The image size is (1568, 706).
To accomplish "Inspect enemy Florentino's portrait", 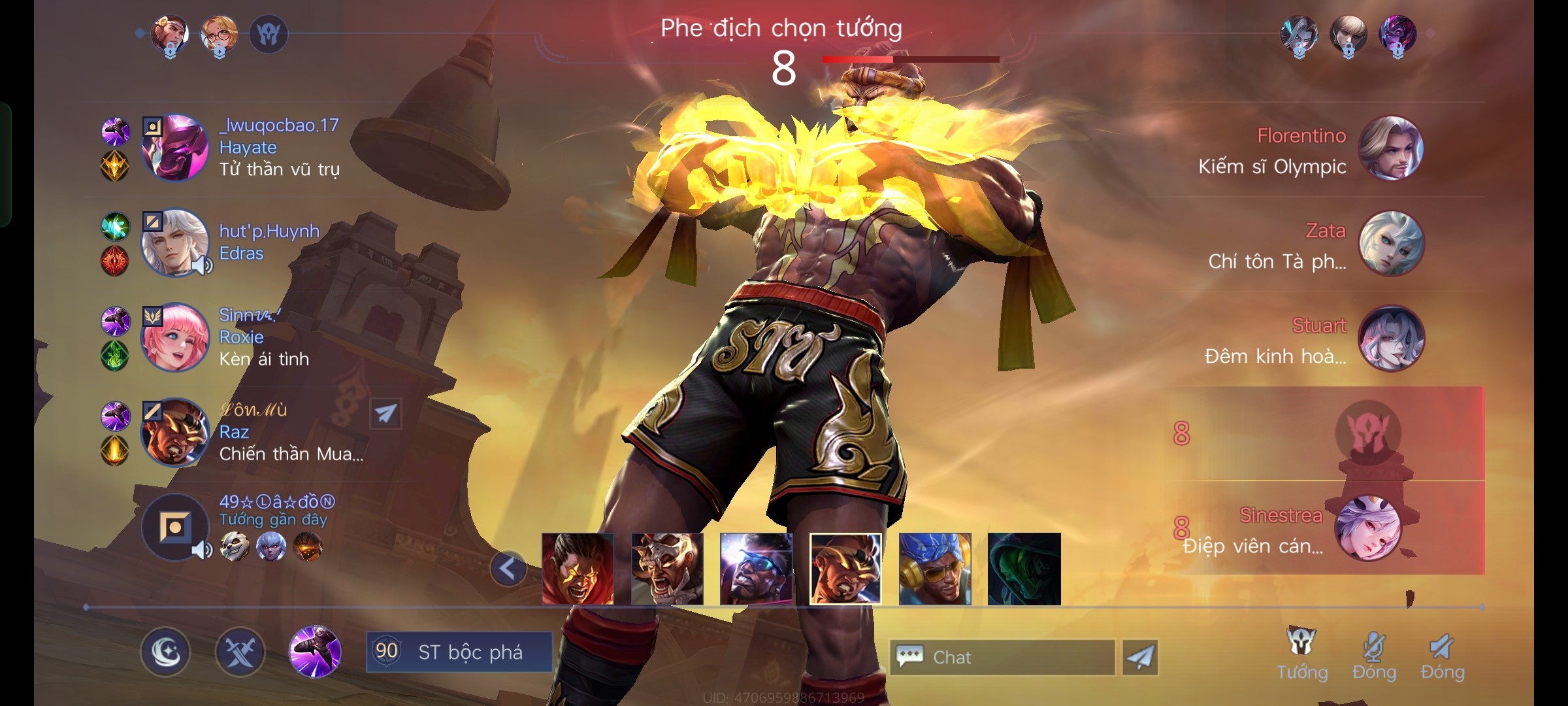I will (1391, 148).
